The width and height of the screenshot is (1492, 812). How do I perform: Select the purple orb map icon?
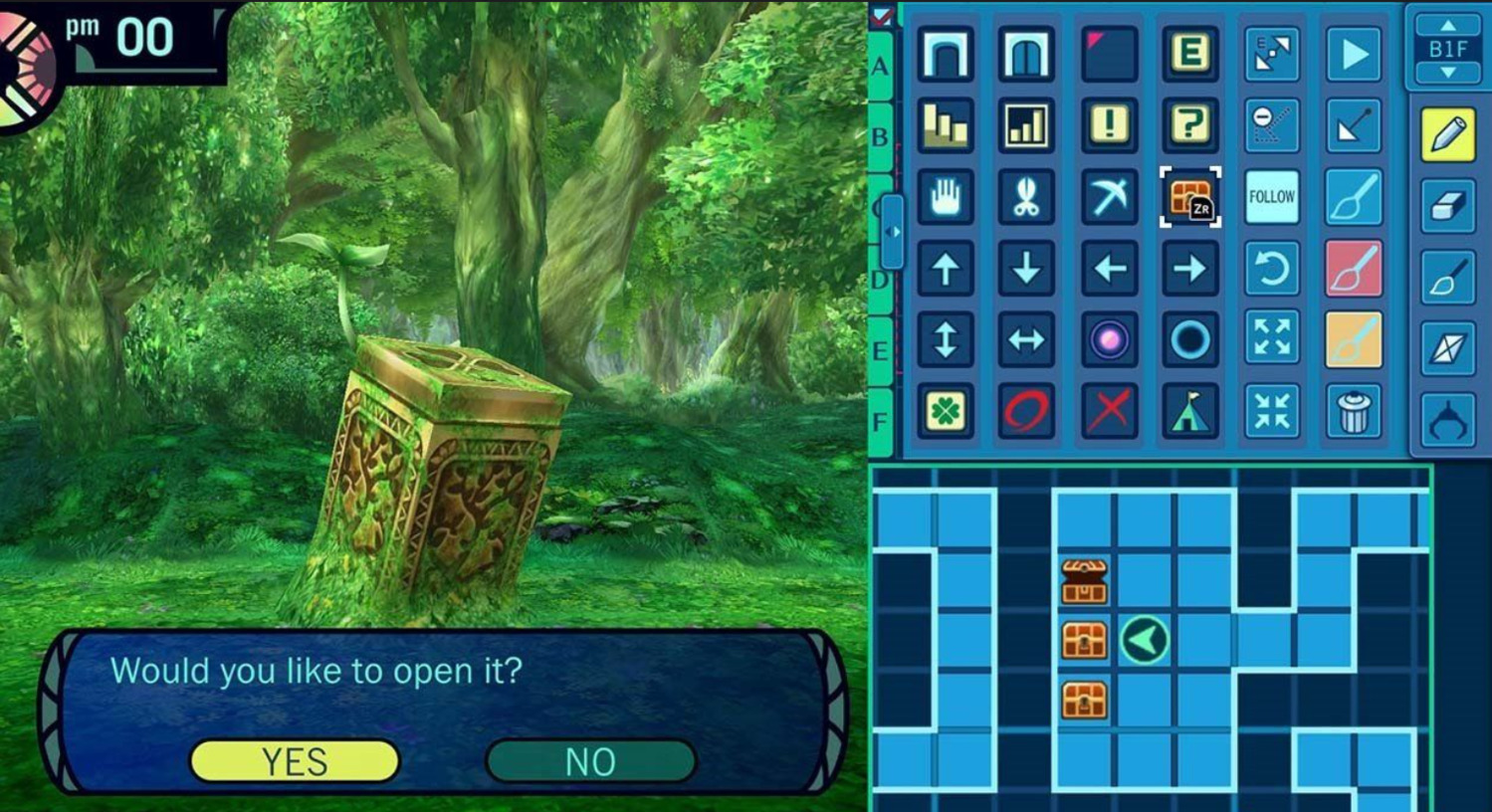point(1109,340)
